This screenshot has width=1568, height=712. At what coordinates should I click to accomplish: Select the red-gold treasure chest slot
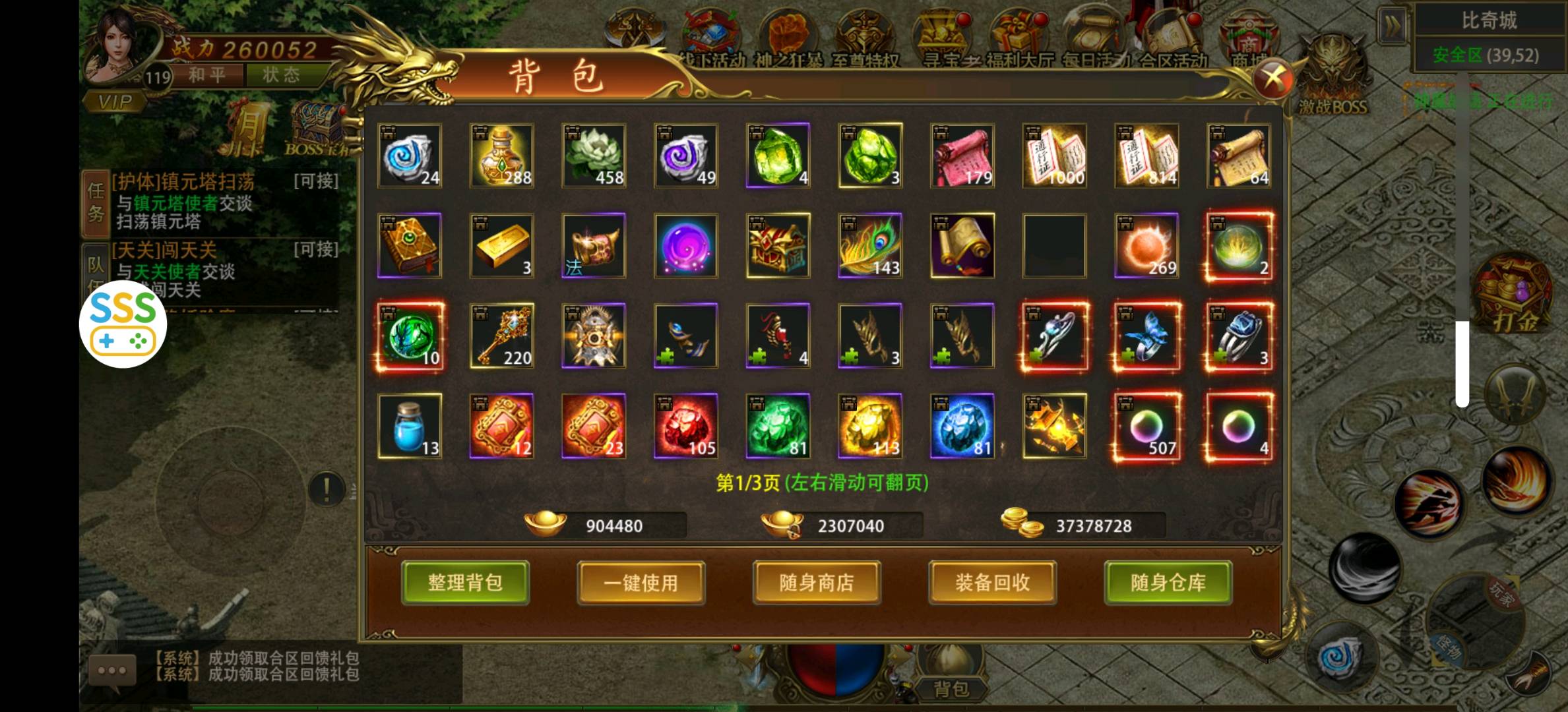pyautogui.click(x=778, y=245)
